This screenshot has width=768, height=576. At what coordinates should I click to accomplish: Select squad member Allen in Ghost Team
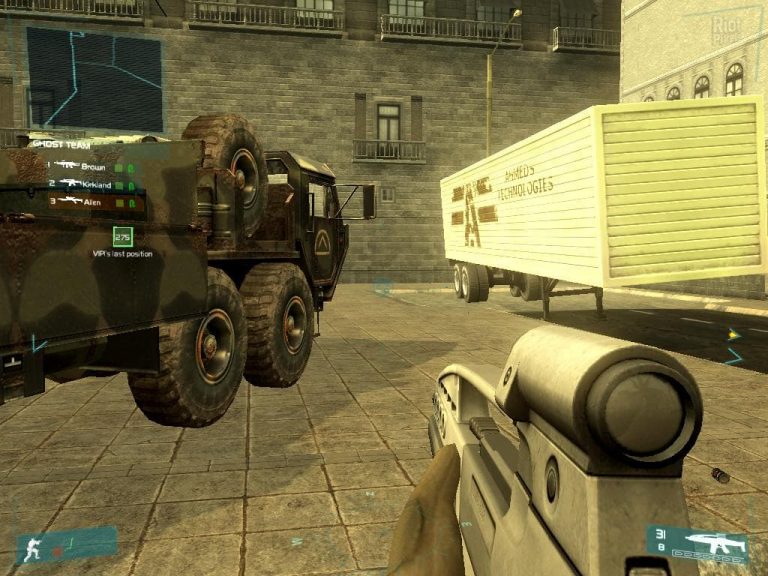[x=92, y=203]
